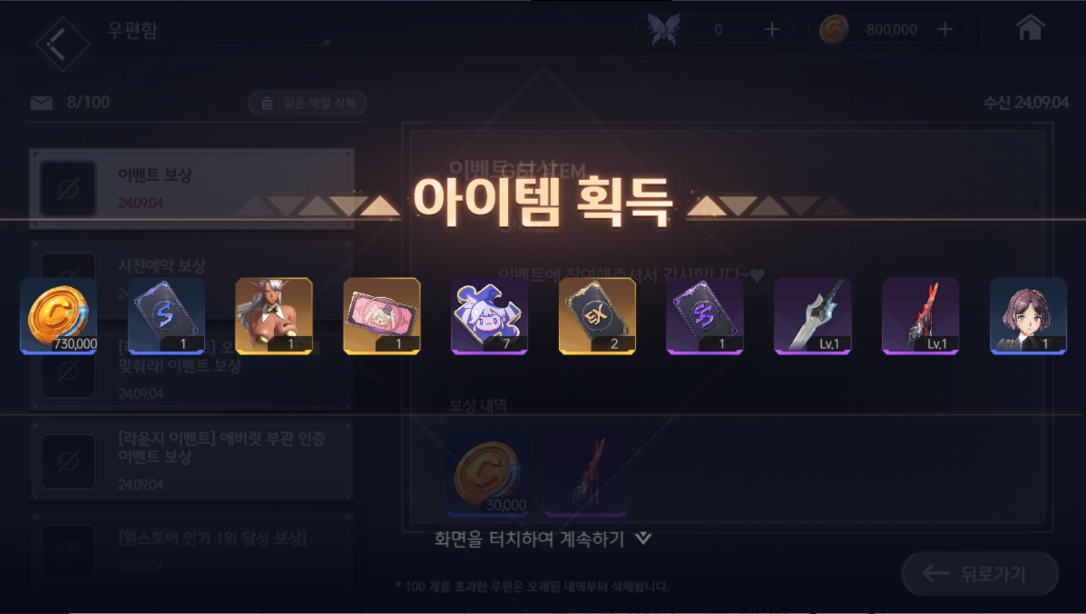Add butterfly currency with its plus button

772,30
